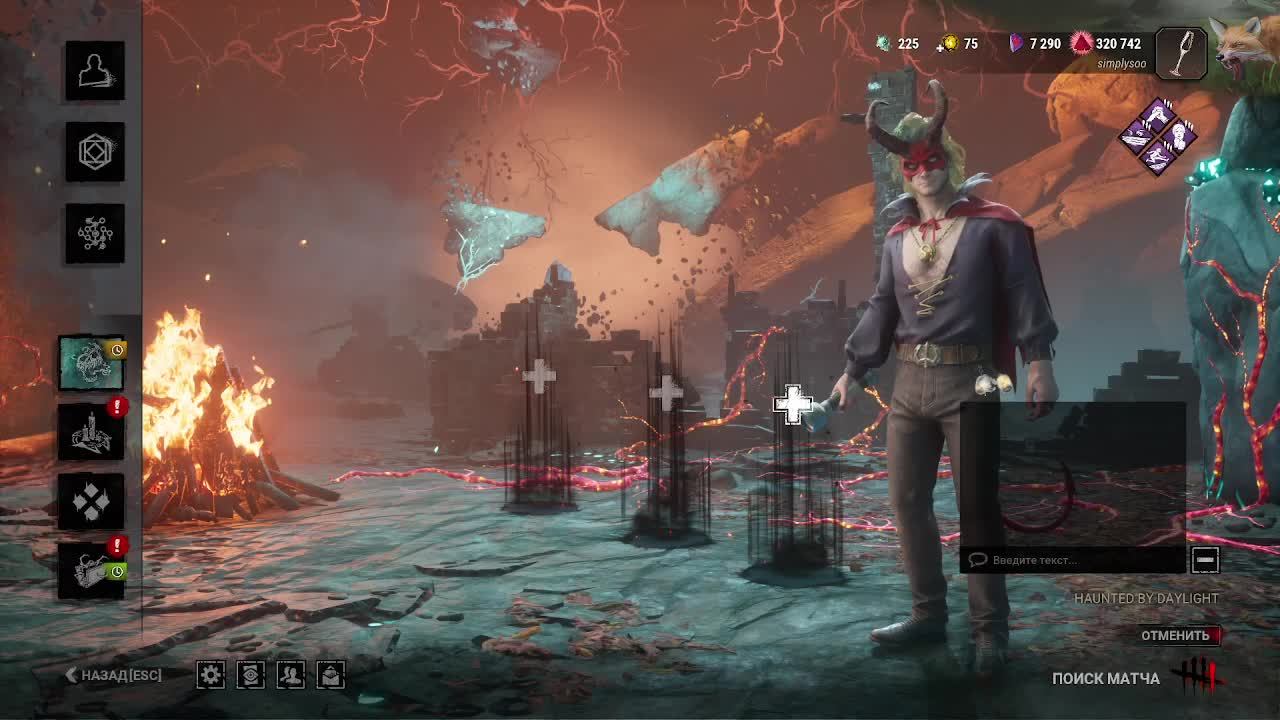Click the Iridescent Shards currency icon
This screenshot has height=720, width=1280.
1016,44
